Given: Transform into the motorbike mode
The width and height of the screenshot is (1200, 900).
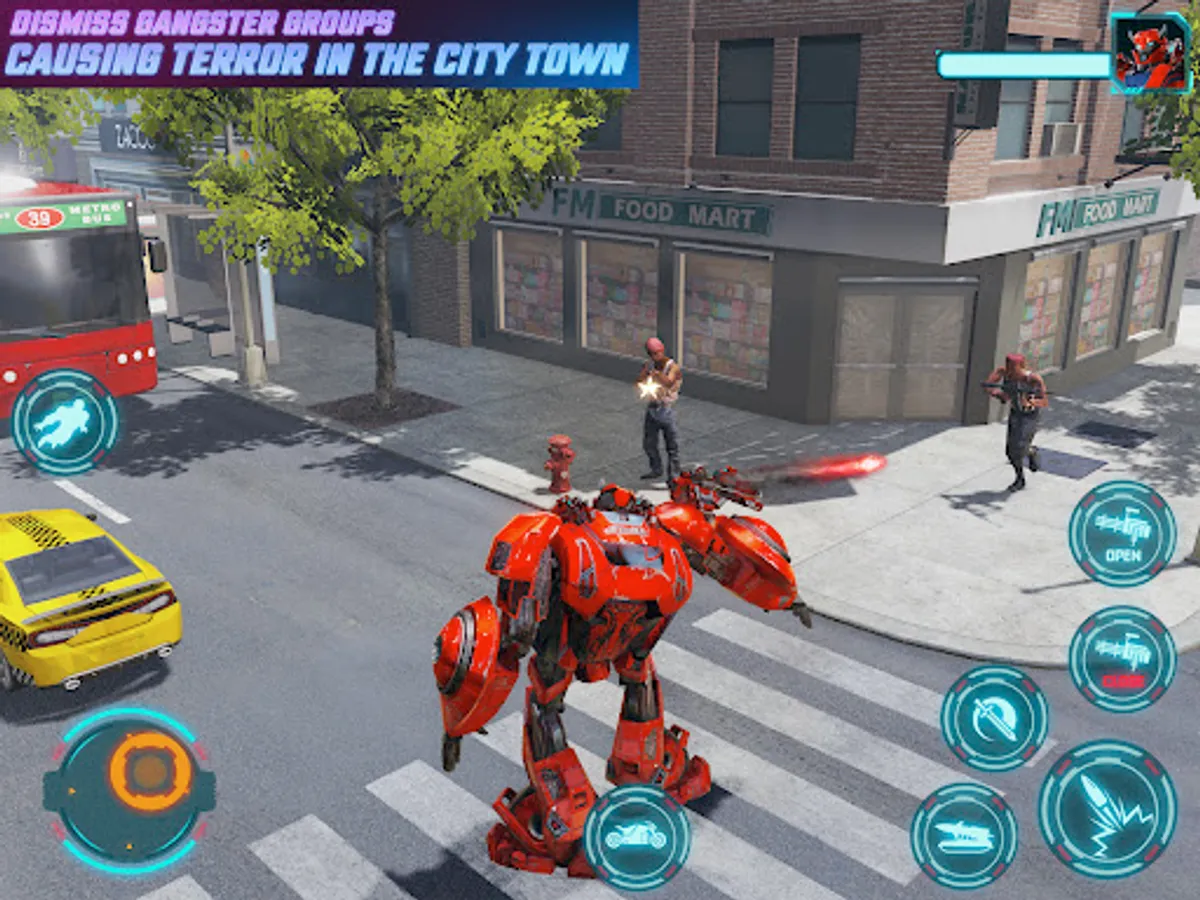Looking at the screenshot, I should (637, 836).
